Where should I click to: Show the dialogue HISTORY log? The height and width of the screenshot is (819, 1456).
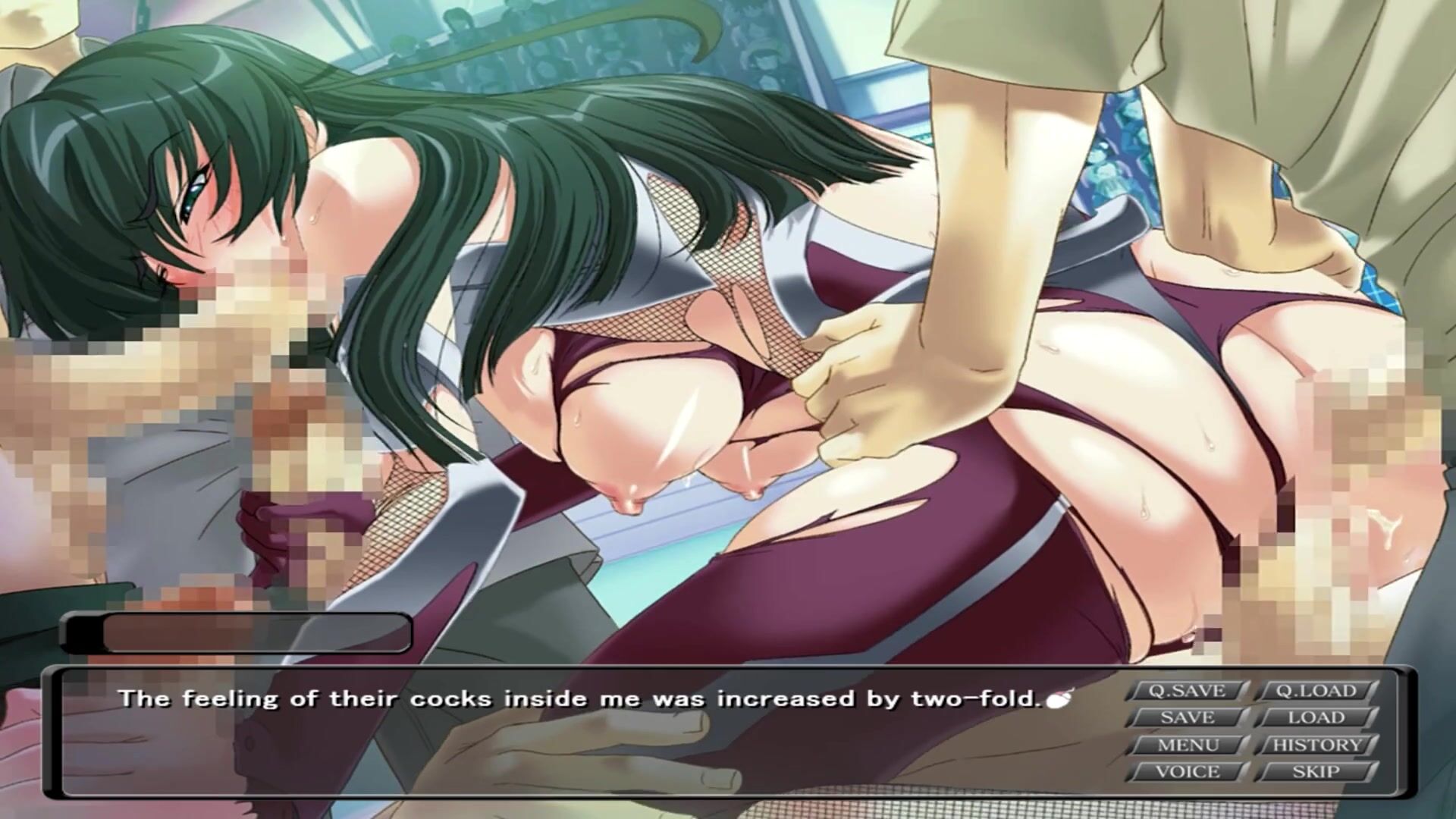1316,745
